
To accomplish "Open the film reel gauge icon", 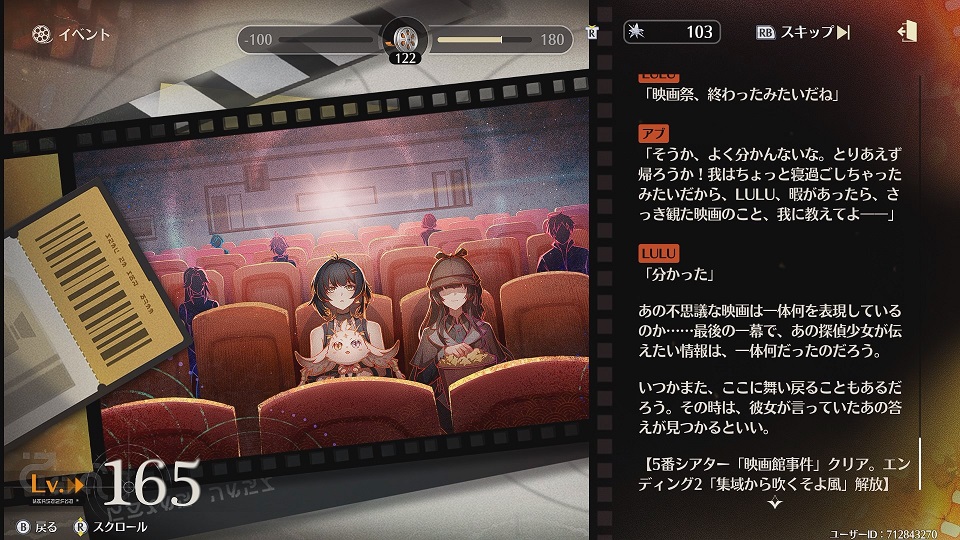I will [x=404, y=40].
